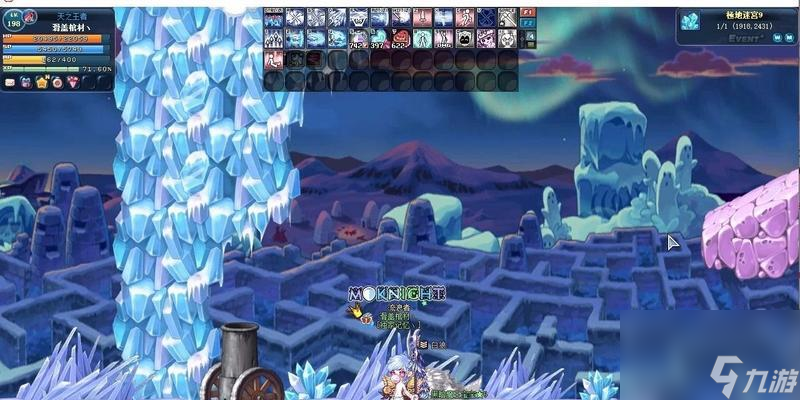The width and height of the screenshot is (800, 400).
Task: Activate the pink downward sword skill
Action: [x=421, y=17]
